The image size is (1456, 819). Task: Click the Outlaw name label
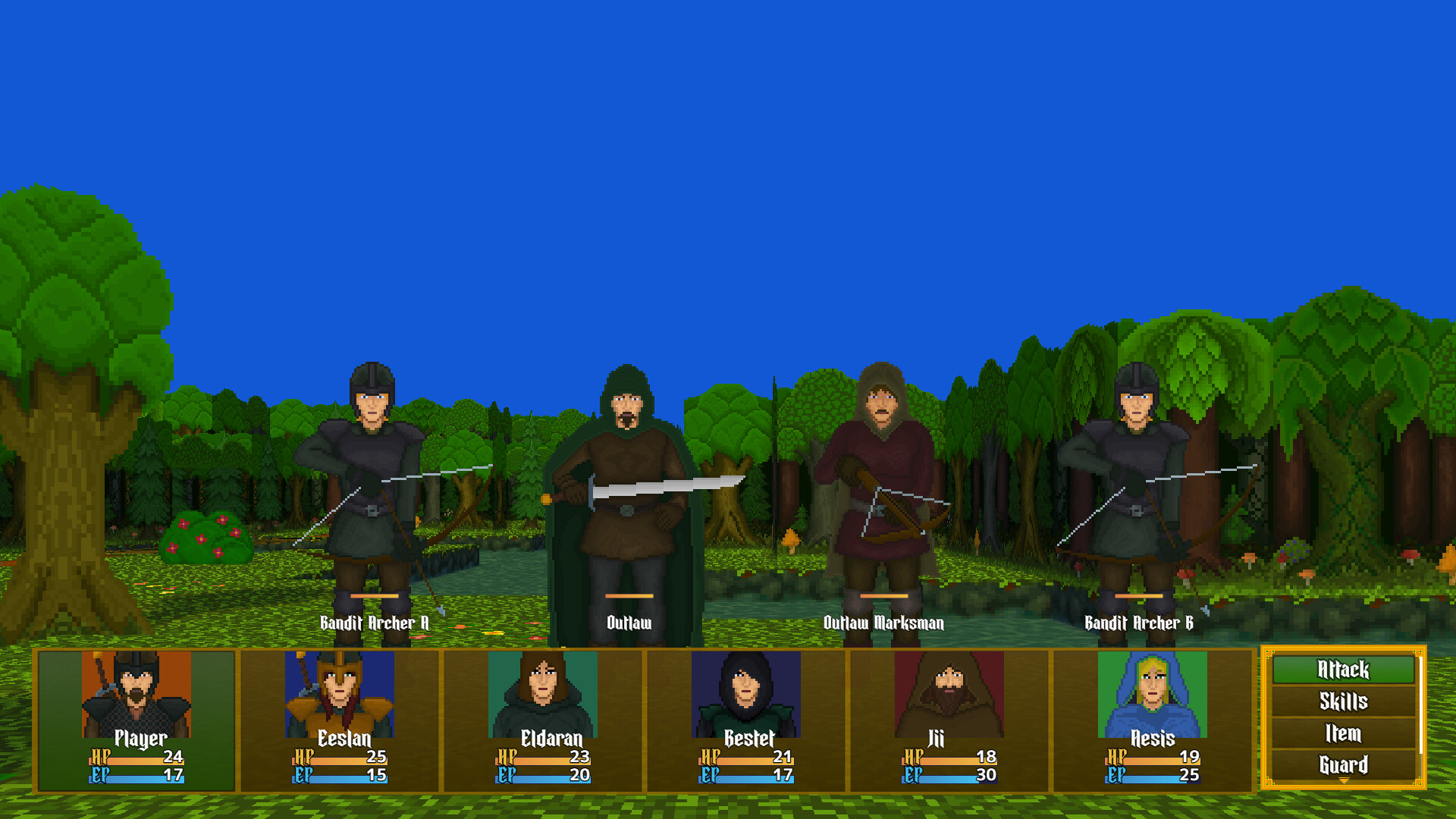tap(627, 623)
